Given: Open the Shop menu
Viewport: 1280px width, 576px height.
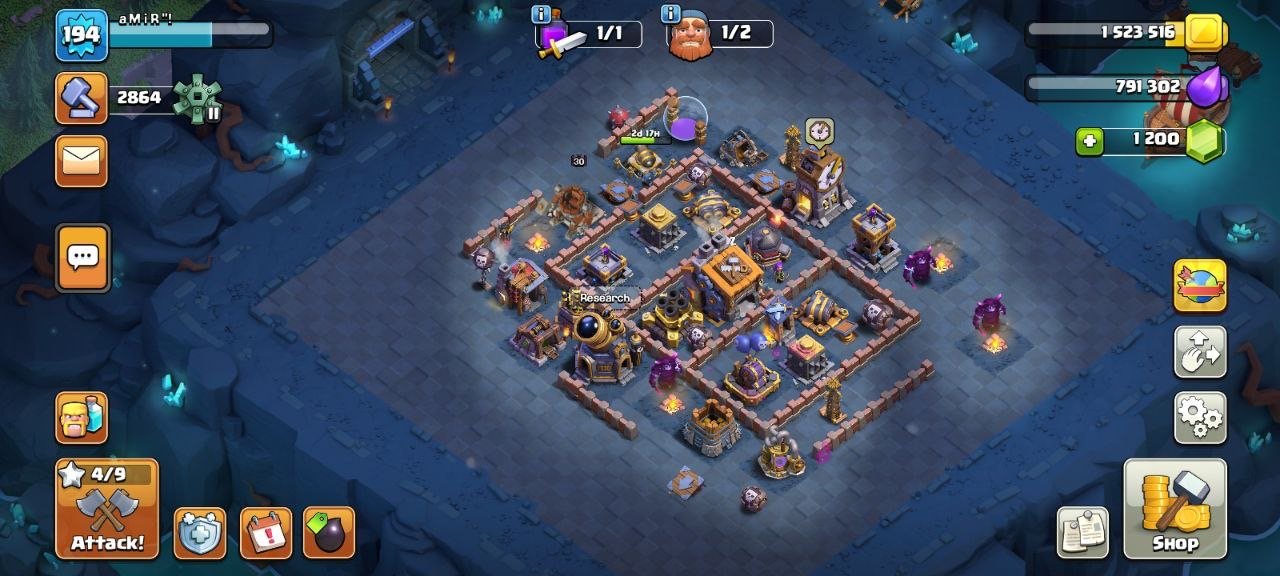Looking at the screenshot, I should point(1175,508).
